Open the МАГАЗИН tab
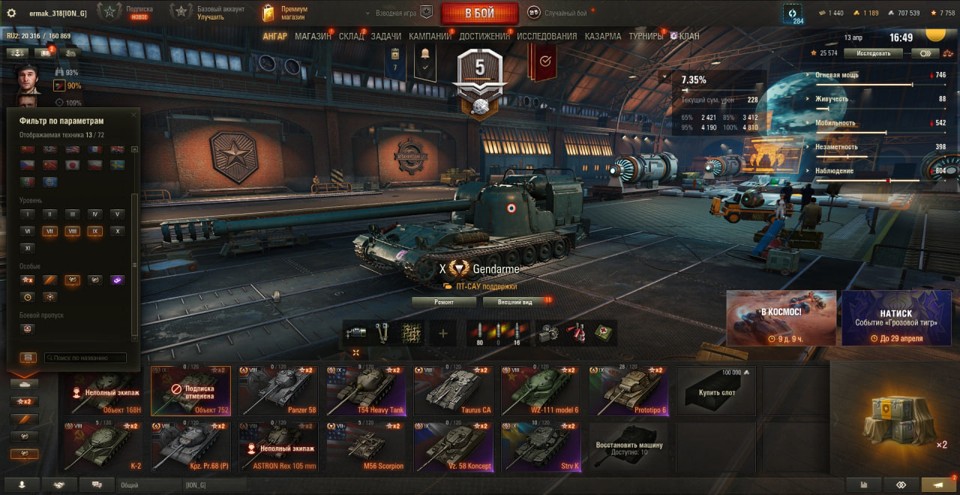The image size is (960, 495). [313, 36]
